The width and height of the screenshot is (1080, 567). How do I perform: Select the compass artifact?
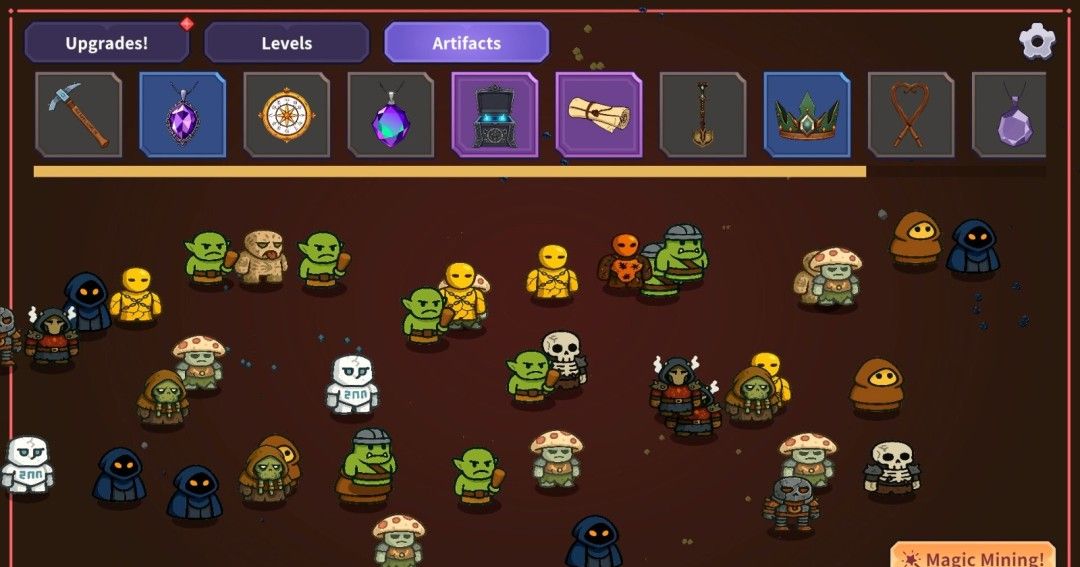coord(286,115)
